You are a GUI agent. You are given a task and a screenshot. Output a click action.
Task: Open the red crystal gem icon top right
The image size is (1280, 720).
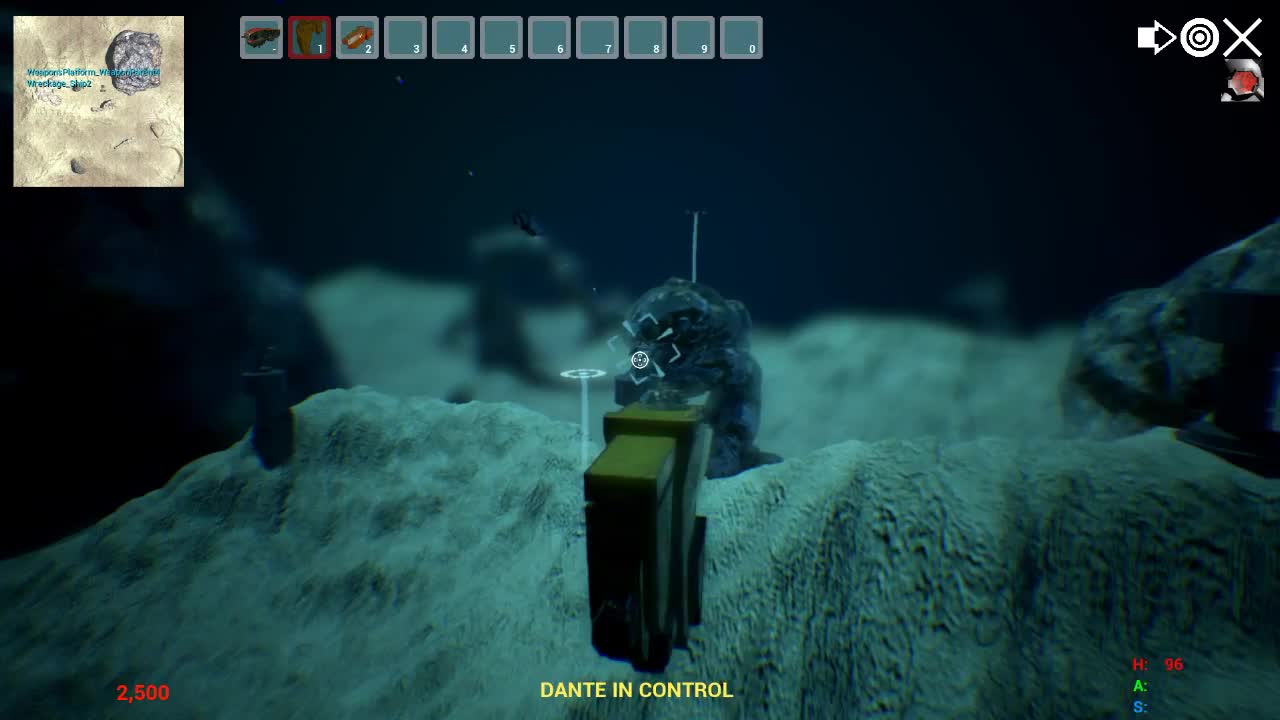(x=1245, y=83)
